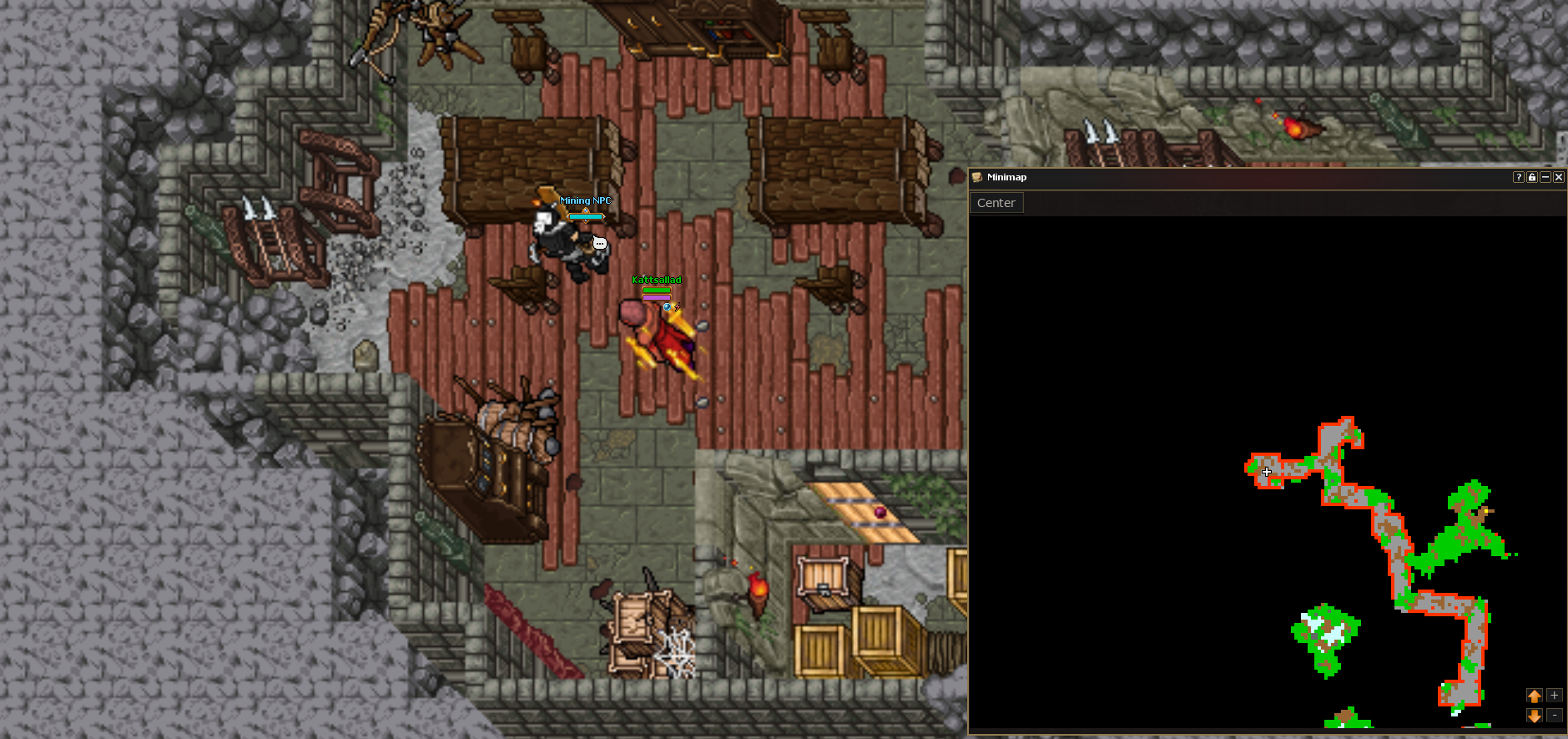
Task: Open the Minimap help button
Action: (1518, 177)
